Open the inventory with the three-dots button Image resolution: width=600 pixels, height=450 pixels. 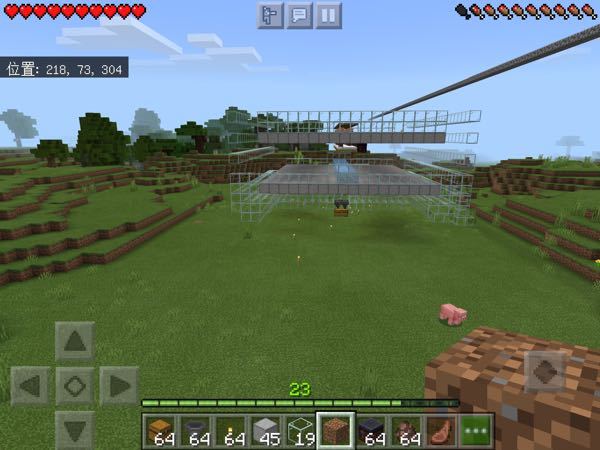(476, 431)
